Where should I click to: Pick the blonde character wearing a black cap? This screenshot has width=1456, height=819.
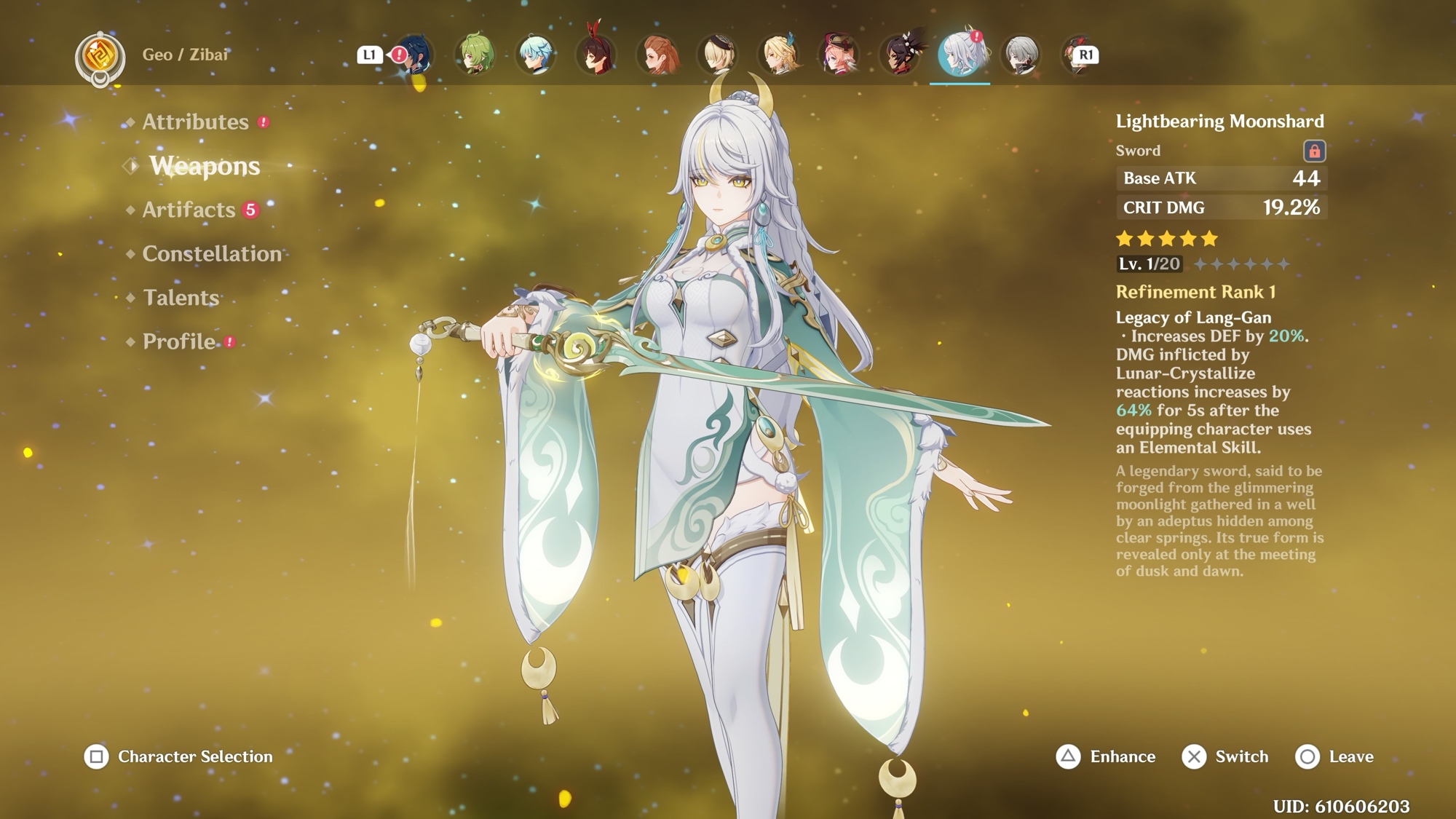(718, 55)
